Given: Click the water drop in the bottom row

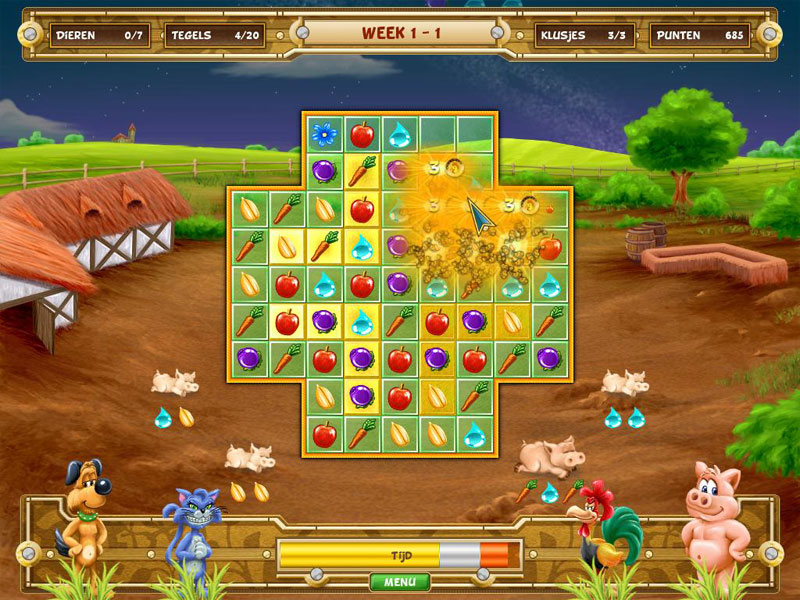Looking at the screenshot, I should coord(475,434).
